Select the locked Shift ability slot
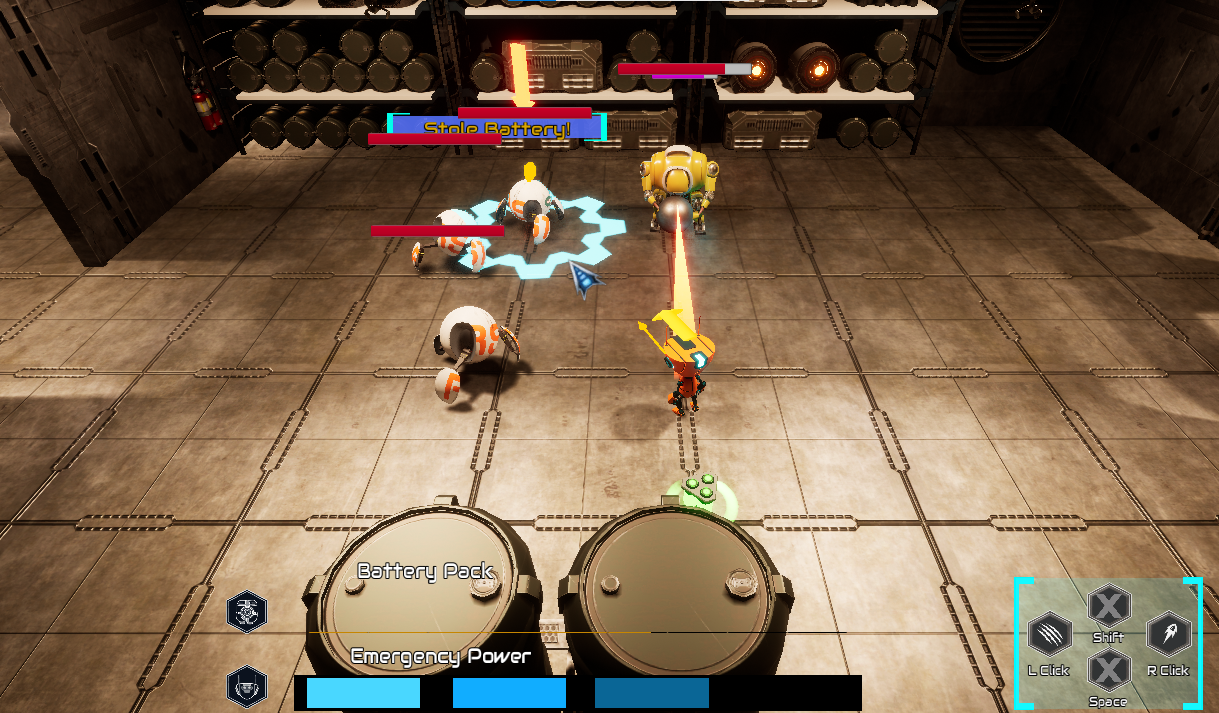The width and height of the screenshot is (1219, 713). click(x=1108, y=606)
